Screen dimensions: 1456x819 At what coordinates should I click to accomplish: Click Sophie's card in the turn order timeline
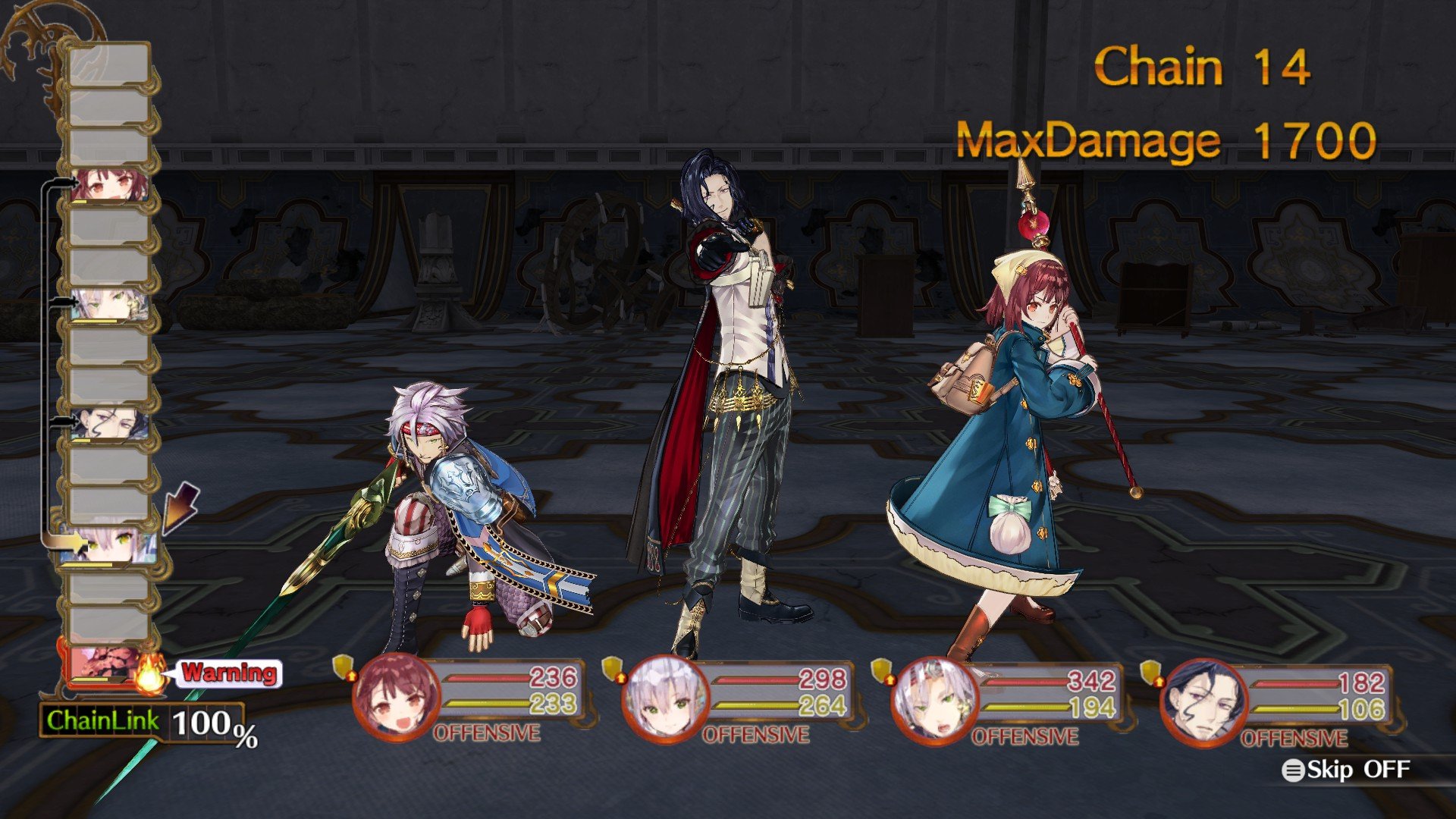[108, 184]
